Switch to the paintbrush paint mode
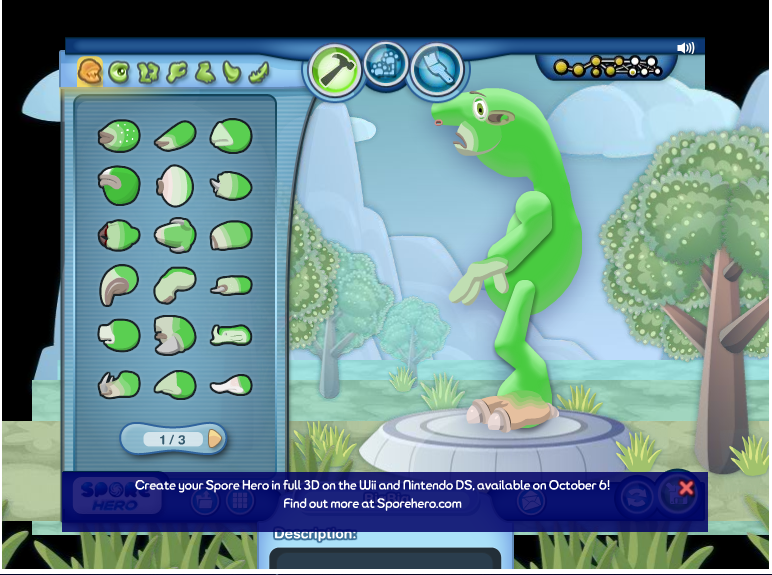This screenshot has width=772, height=575. 437,68
